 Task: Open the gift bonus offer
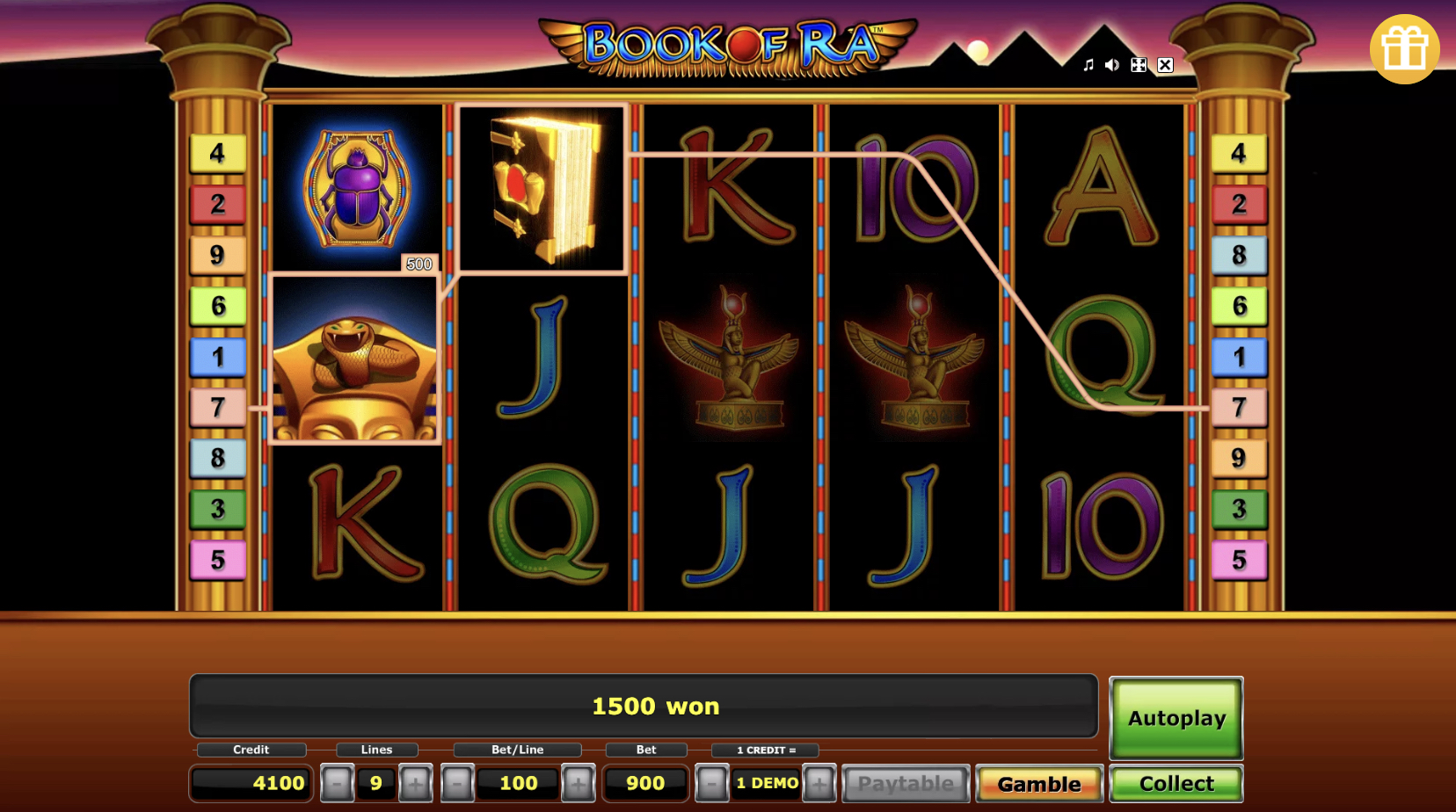point(1404,50)
